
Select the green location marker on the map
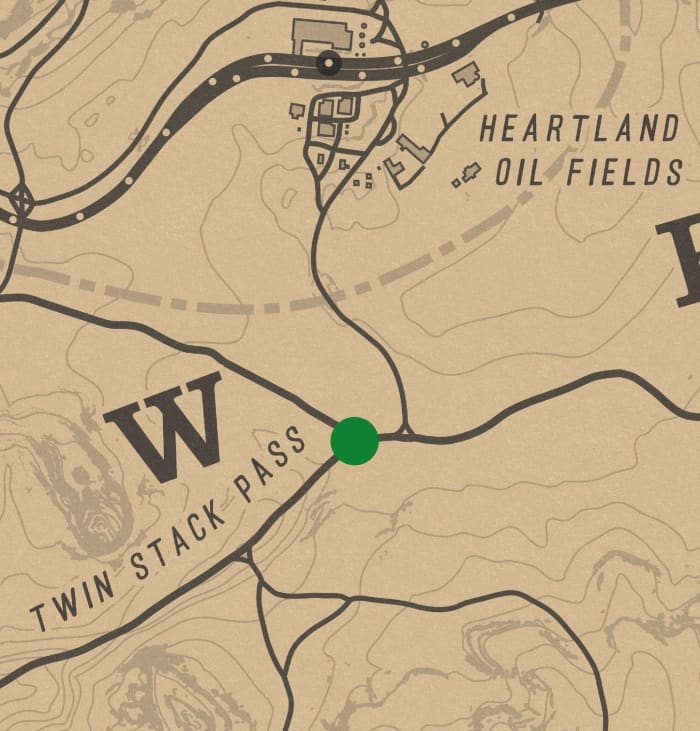coord(354,441)
